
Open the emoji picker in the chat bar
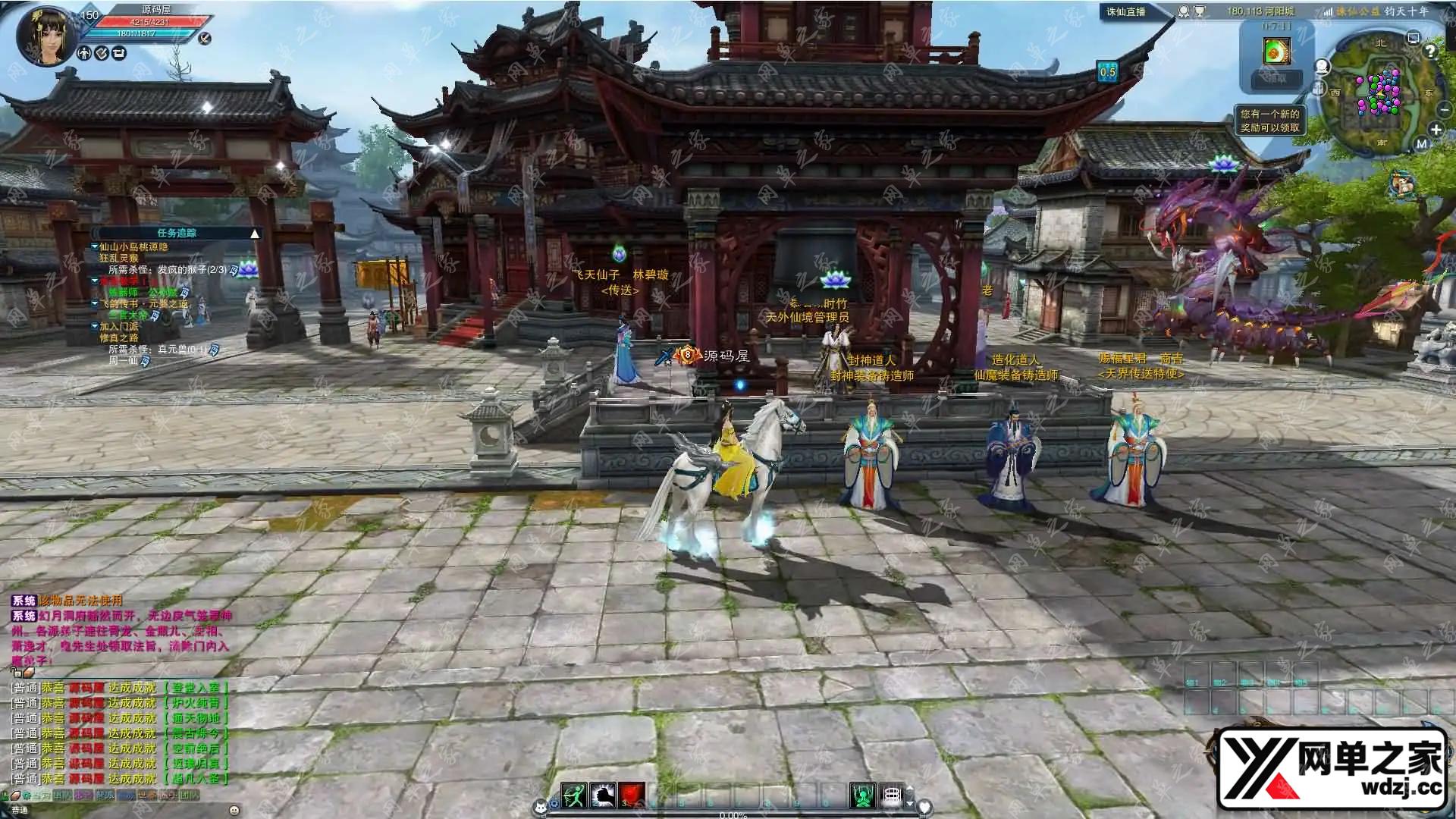click(x=234, y=810)
